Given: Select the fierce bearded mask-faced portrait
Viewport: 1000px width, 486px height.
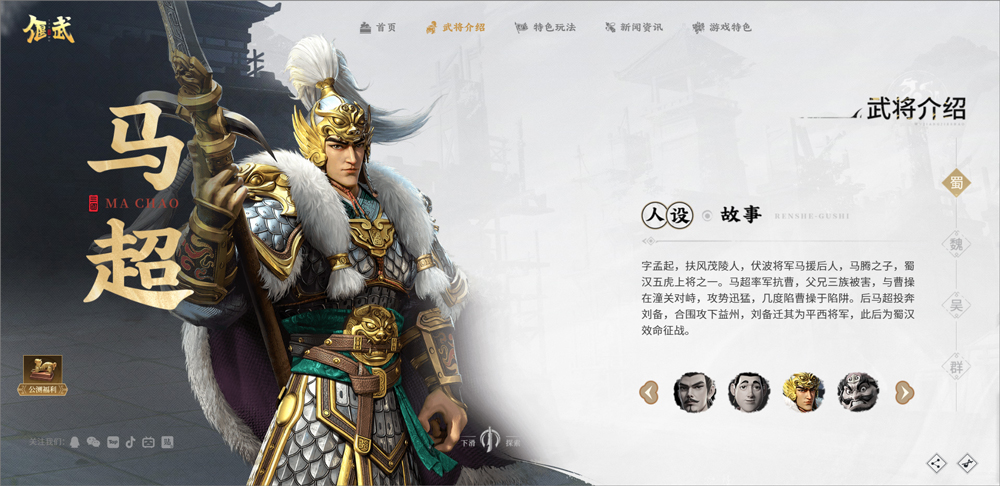Looking at the screenshot, I should click(x=857, y=392).
